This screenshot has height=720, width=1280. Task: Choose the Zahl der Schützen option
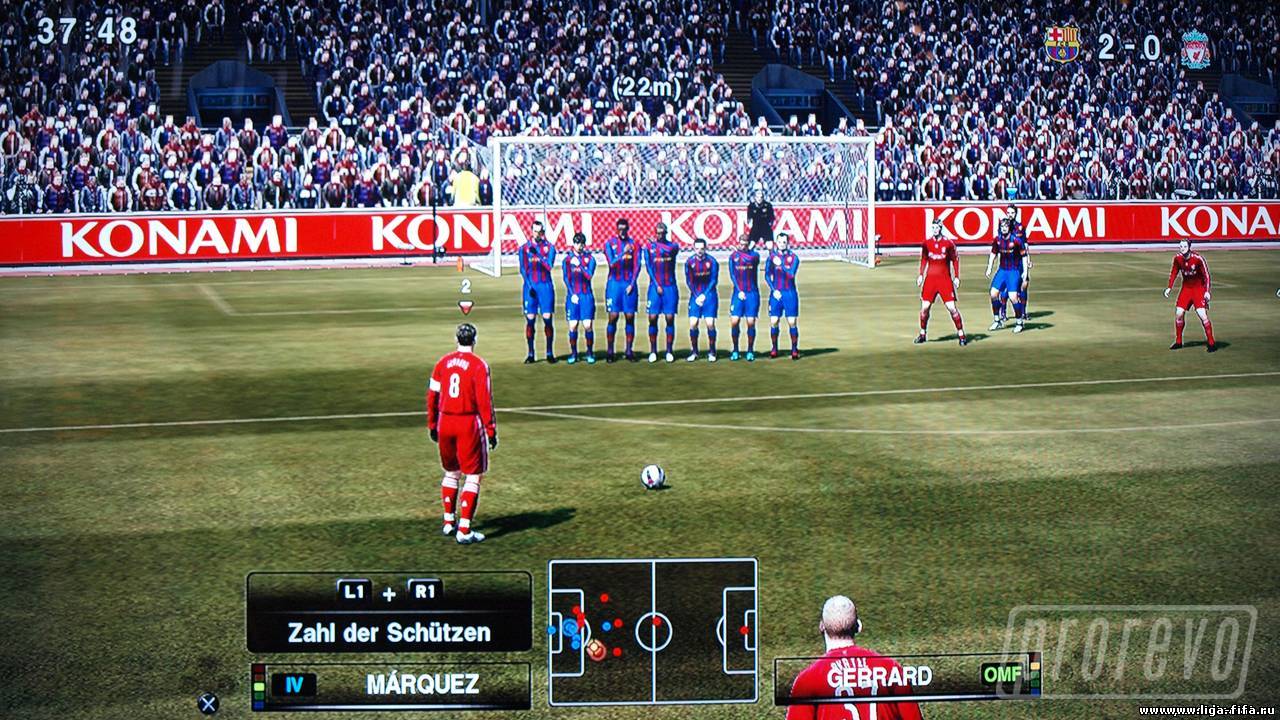(x=389, y=632)
